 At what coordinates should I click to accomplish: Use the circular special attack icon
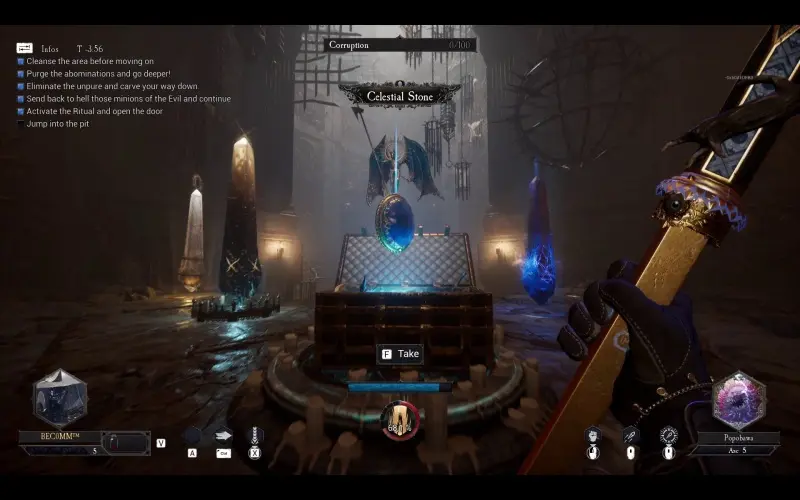coord(669,435)
